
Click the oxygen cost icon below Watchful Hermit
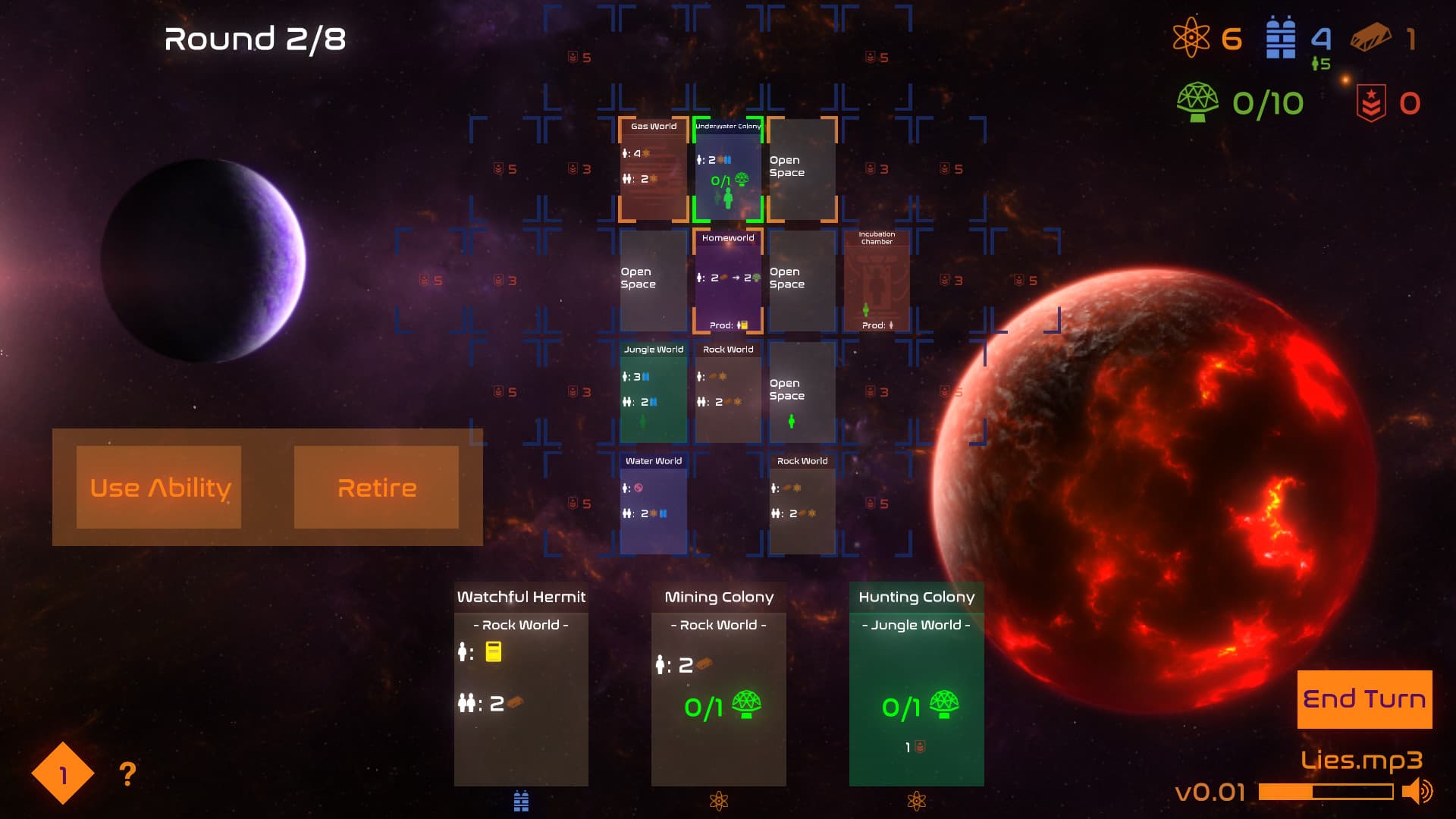pos(521,800)
